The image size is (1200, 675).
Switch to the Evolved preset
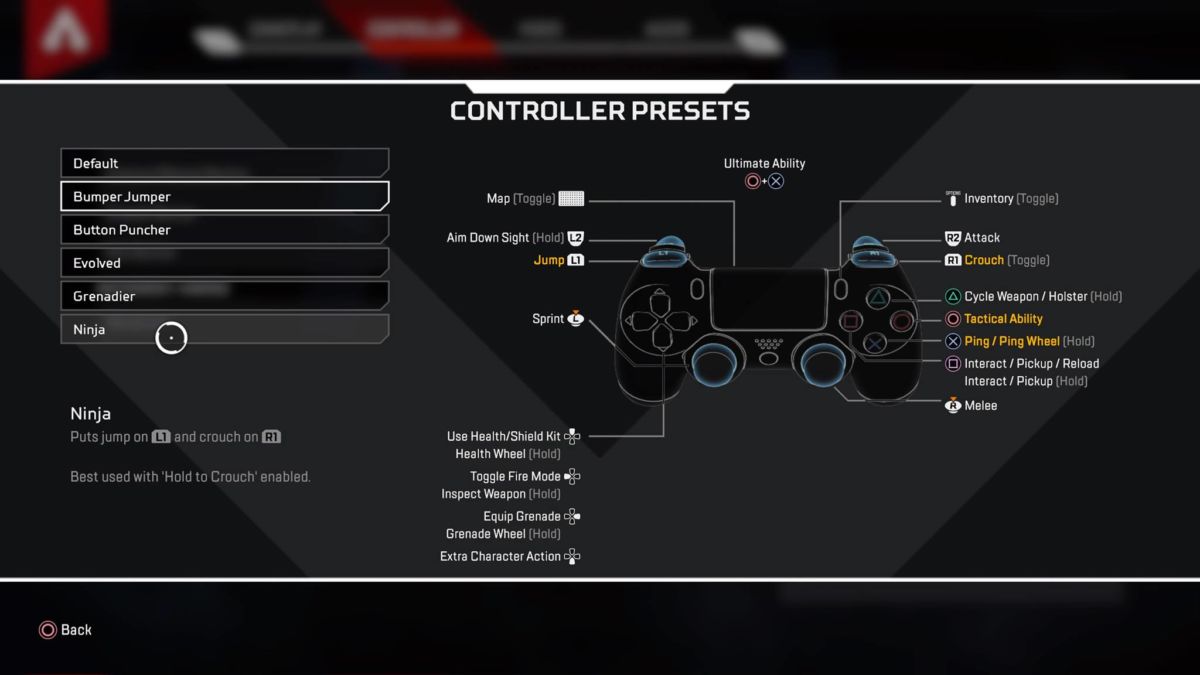coord(224,263)
